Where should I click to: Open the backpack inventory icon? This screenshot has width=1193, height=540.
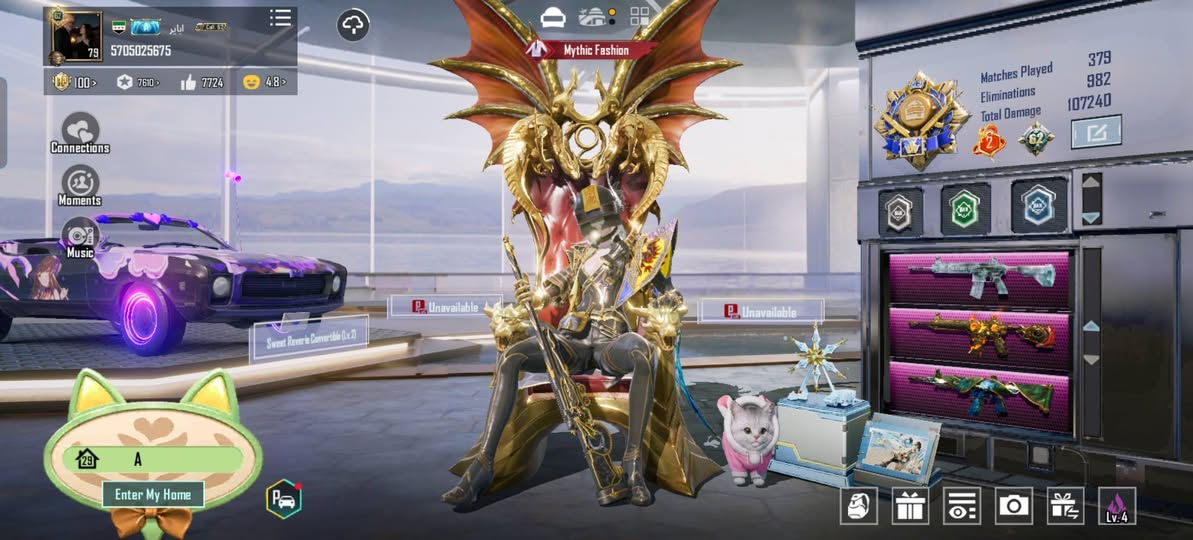click(858, 506)
